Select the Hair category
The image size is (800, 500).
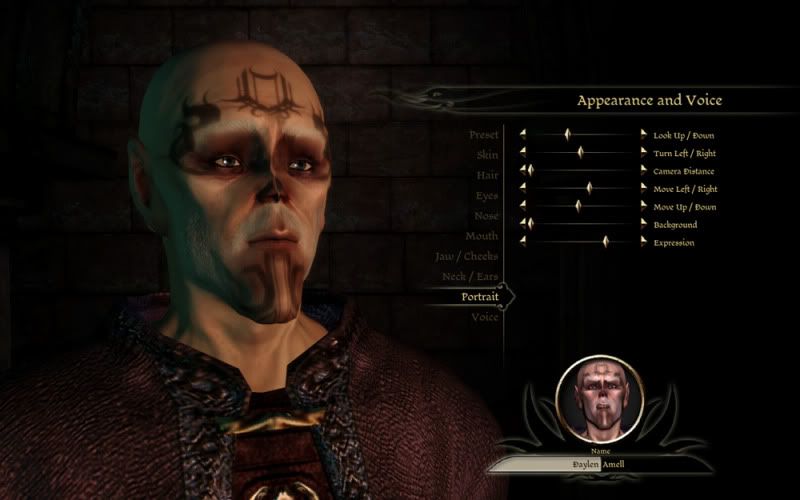click(x=487, y=175)
